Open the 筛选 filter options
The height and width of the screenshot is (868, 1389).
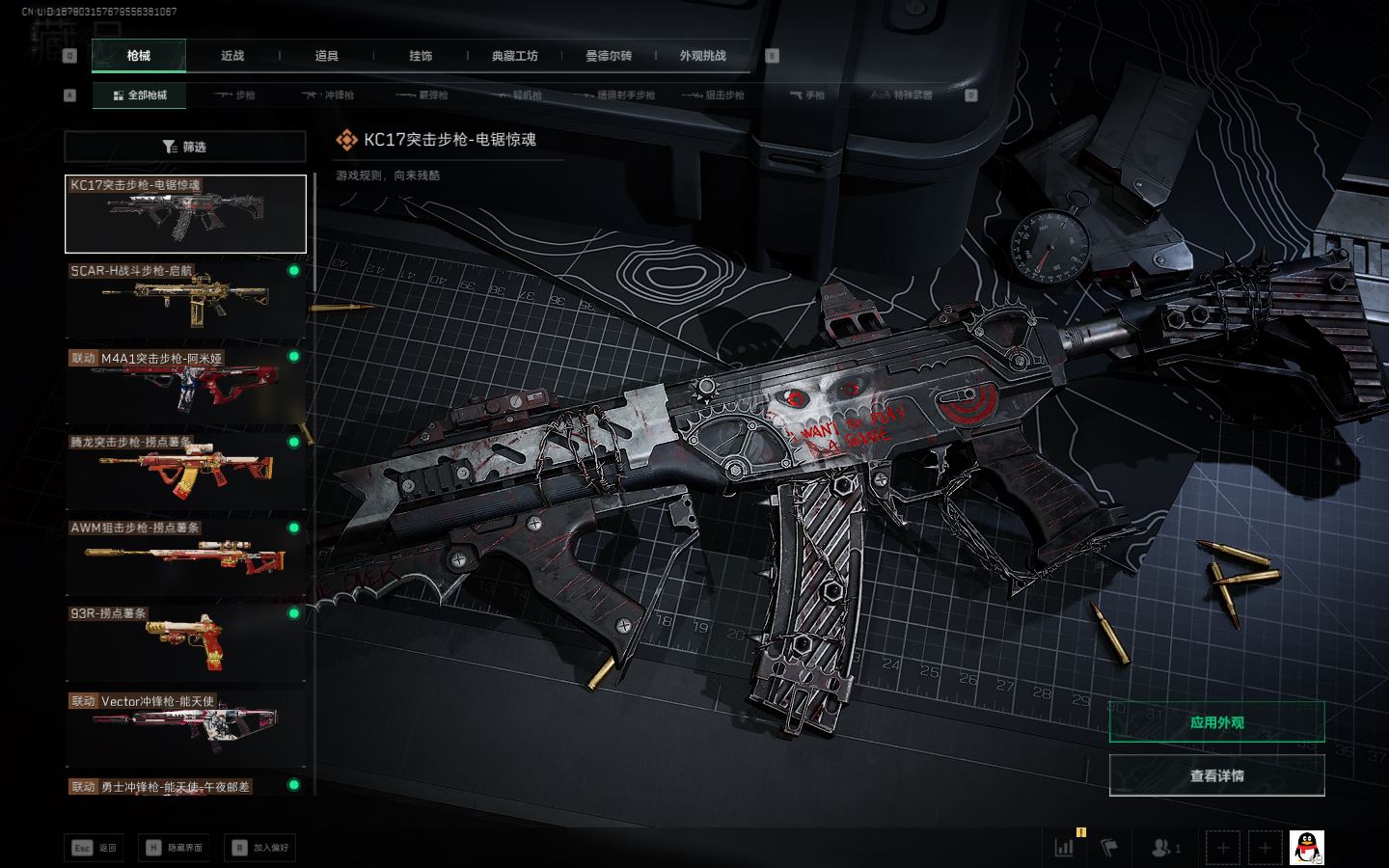(185, 147)
